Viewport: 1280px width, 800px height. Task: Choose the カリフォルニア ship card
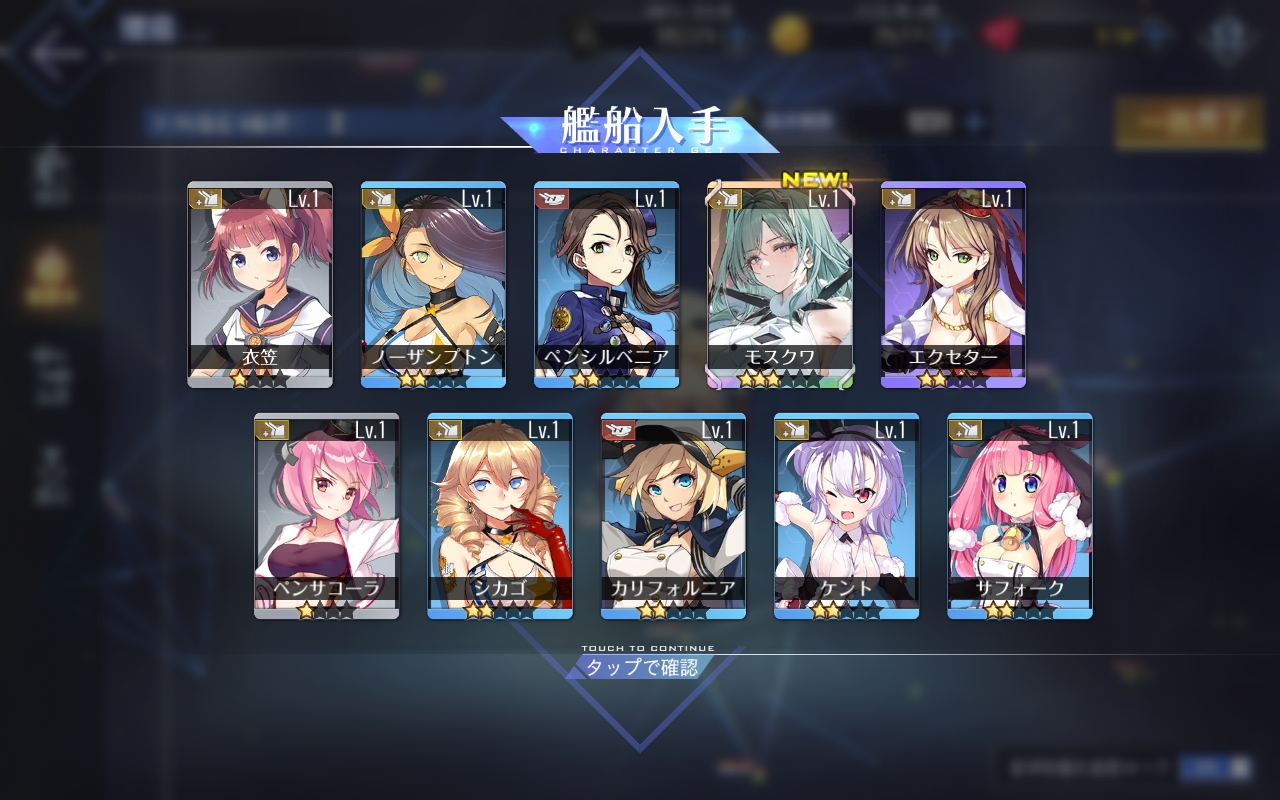point(673,516)
